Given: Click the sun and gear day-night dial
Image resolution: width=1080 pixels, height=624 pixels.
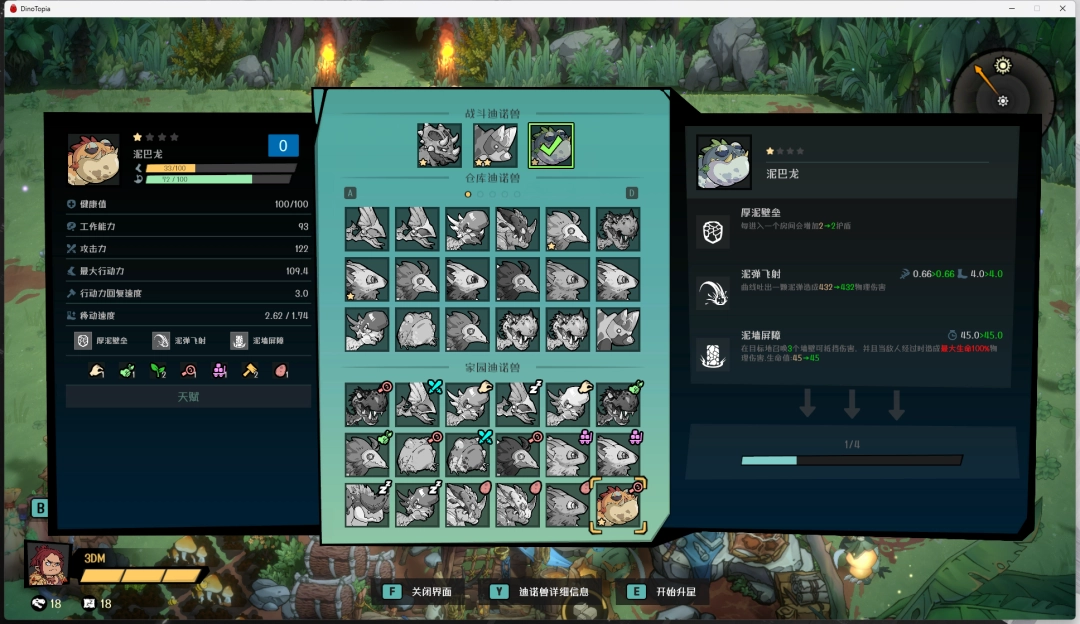Looking at the screenshot, I should (x=1000, y=84).
